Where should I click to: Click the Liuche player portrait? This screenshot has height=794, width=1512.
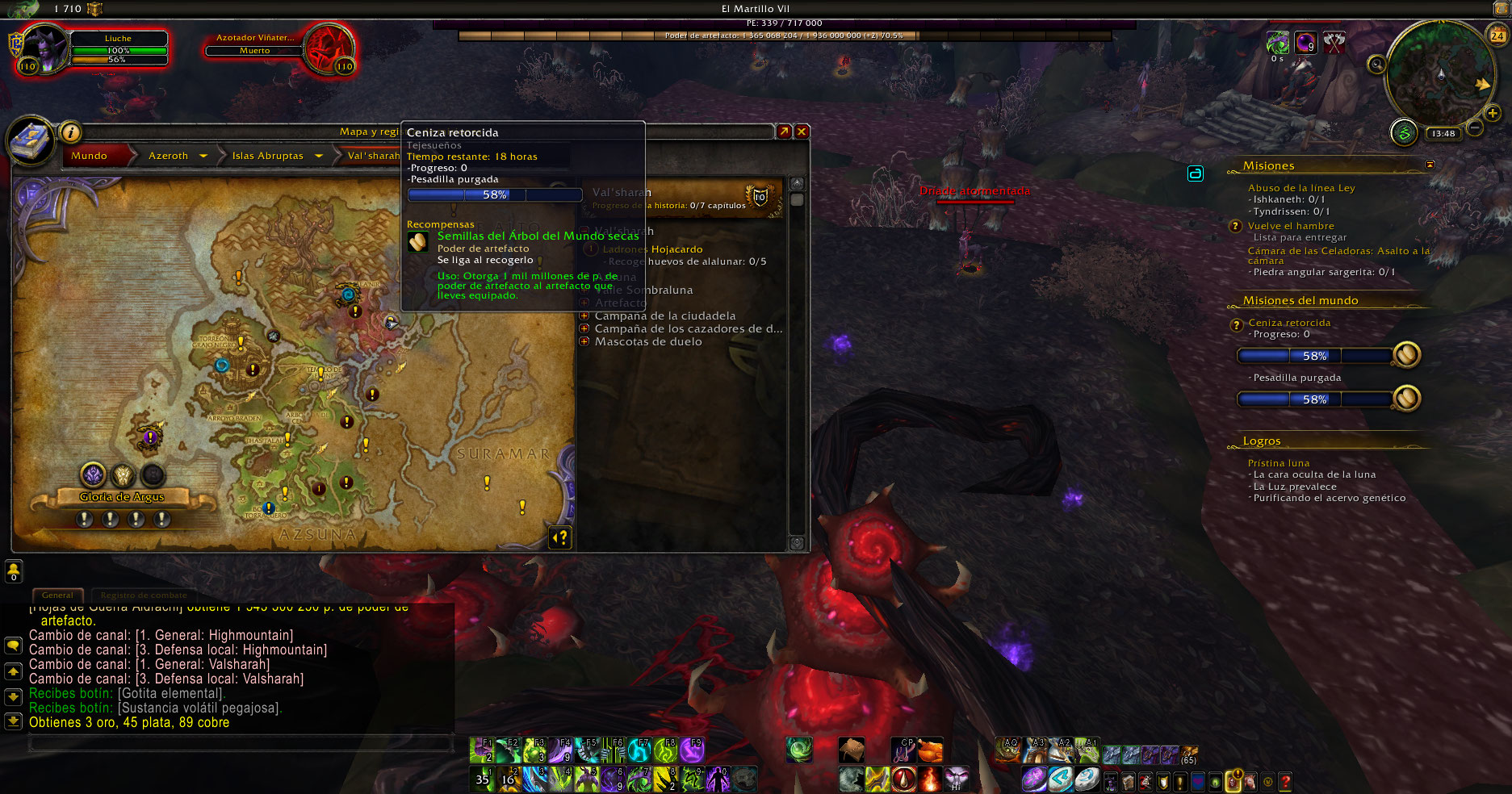tap(44, 49)
